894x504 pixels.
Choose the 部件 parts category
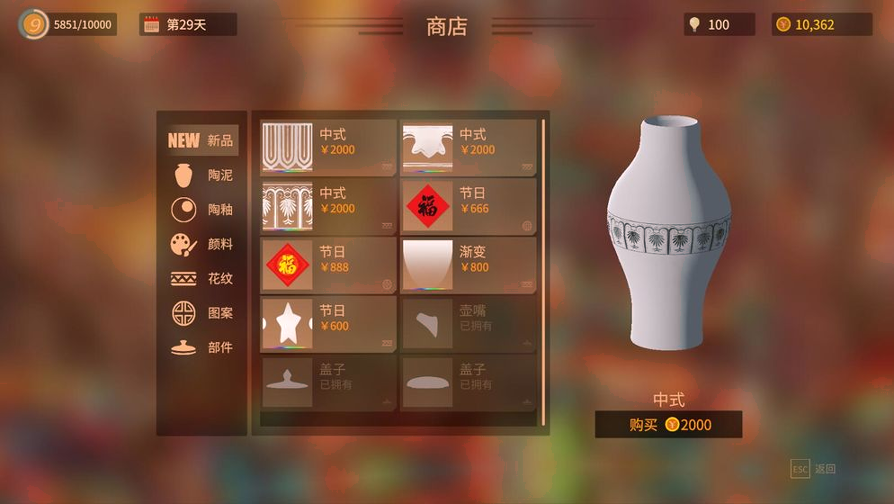pos(202,347)
